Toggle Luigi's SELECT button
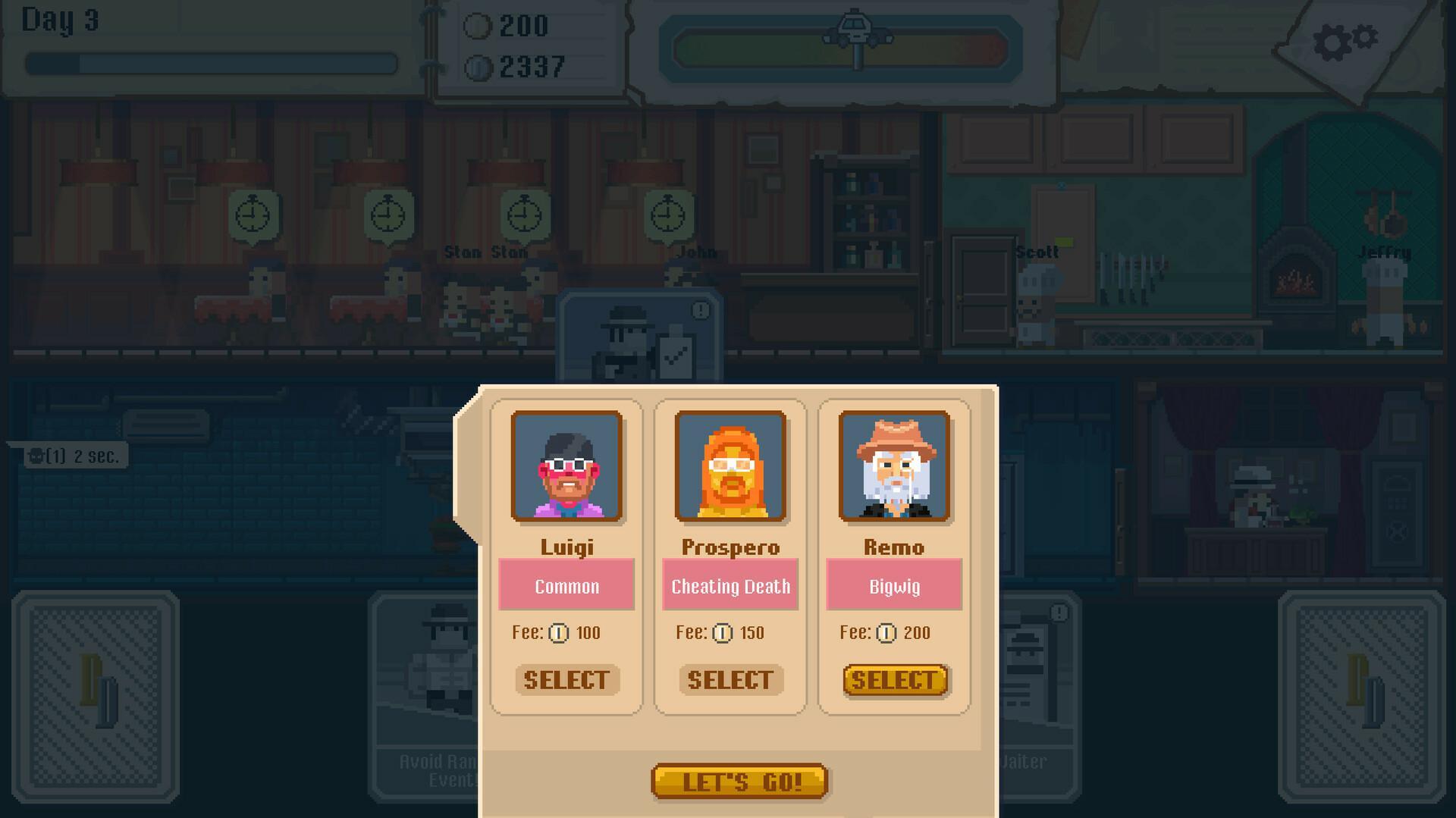Screen dimensions: 1456x818 566,679
